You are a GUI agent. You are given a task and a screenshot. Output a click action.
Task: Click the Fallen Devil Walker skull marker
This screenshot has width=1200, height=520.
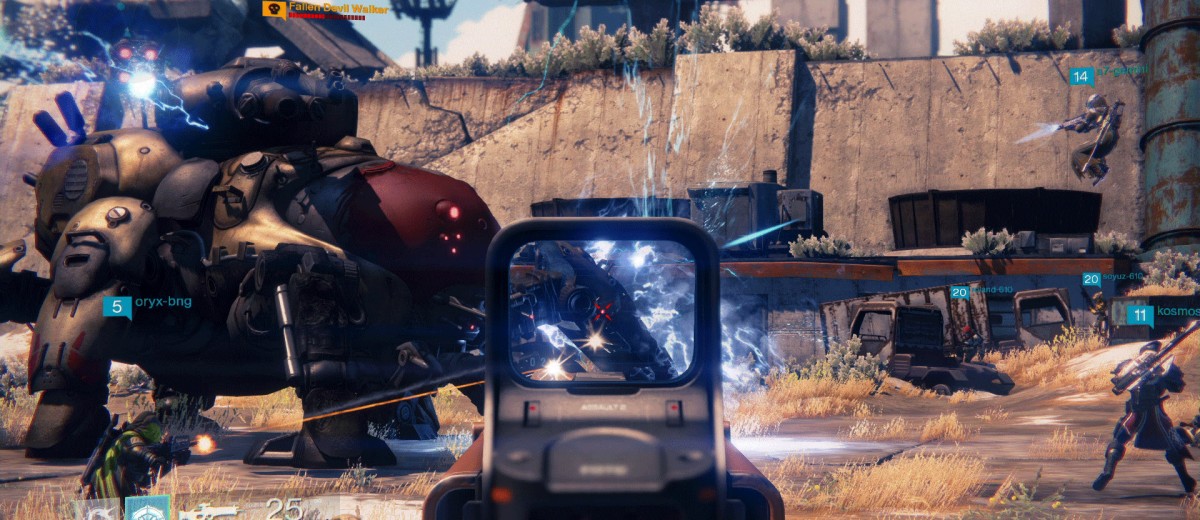click(273, 9)
